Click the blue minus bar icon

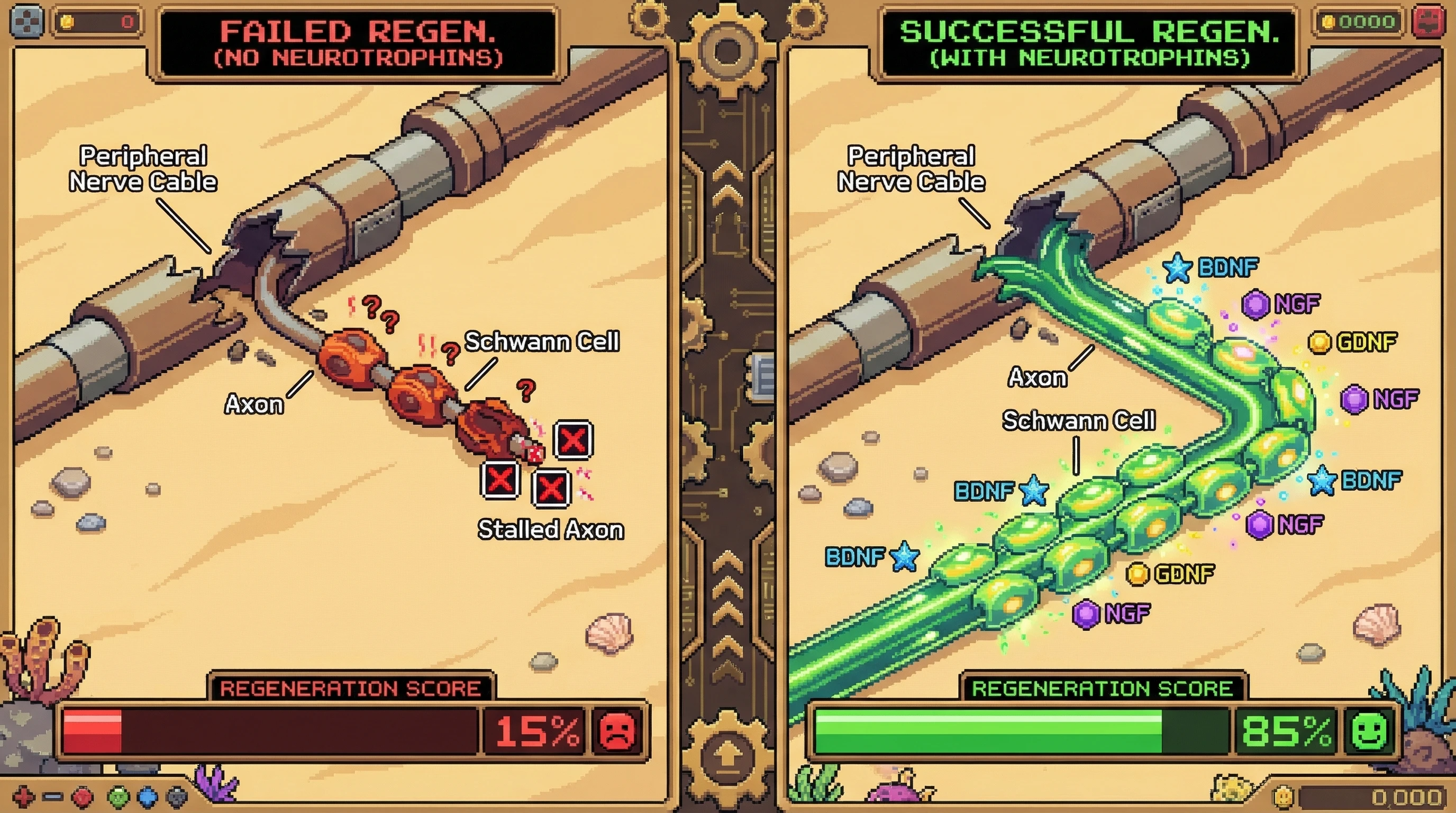(52, 797)
